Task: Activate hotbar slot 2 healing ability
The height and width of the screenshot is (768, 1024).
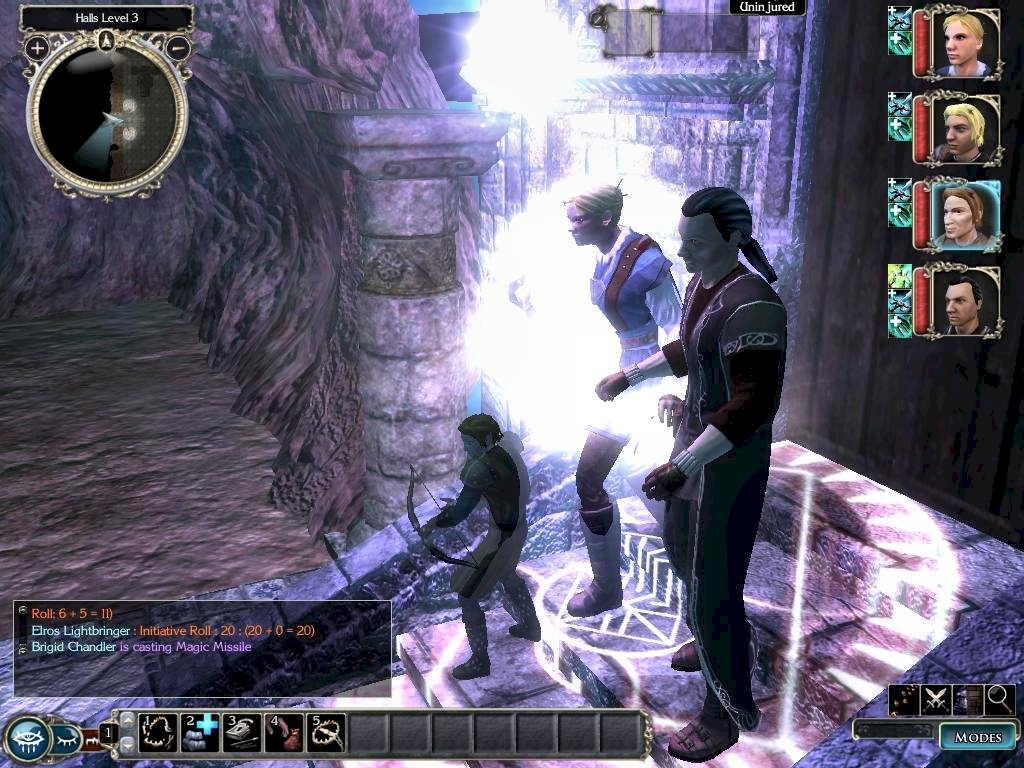Action: click(200, 732)
